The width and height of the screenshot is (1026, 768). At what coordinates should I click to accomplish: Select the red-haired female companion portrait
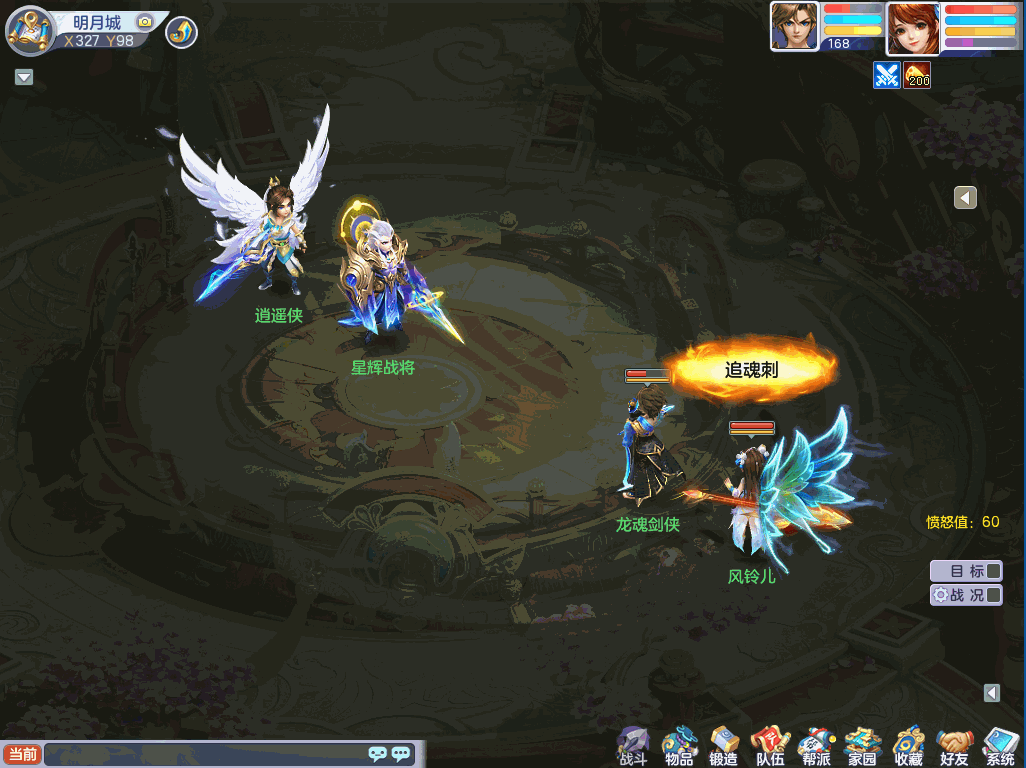click(x=912, y=27)
